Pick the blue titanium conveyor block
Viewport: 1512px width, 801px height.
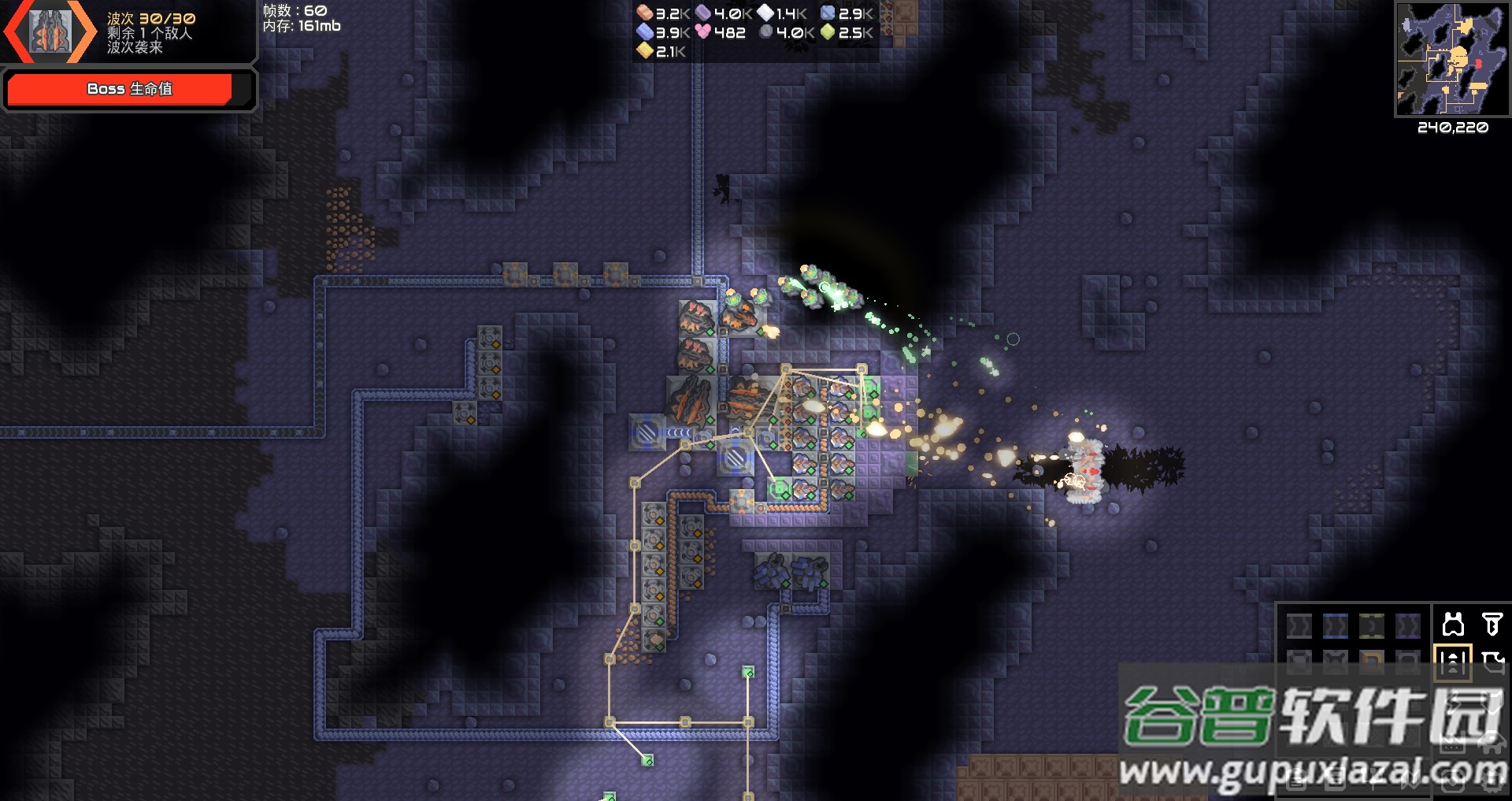1336,626
